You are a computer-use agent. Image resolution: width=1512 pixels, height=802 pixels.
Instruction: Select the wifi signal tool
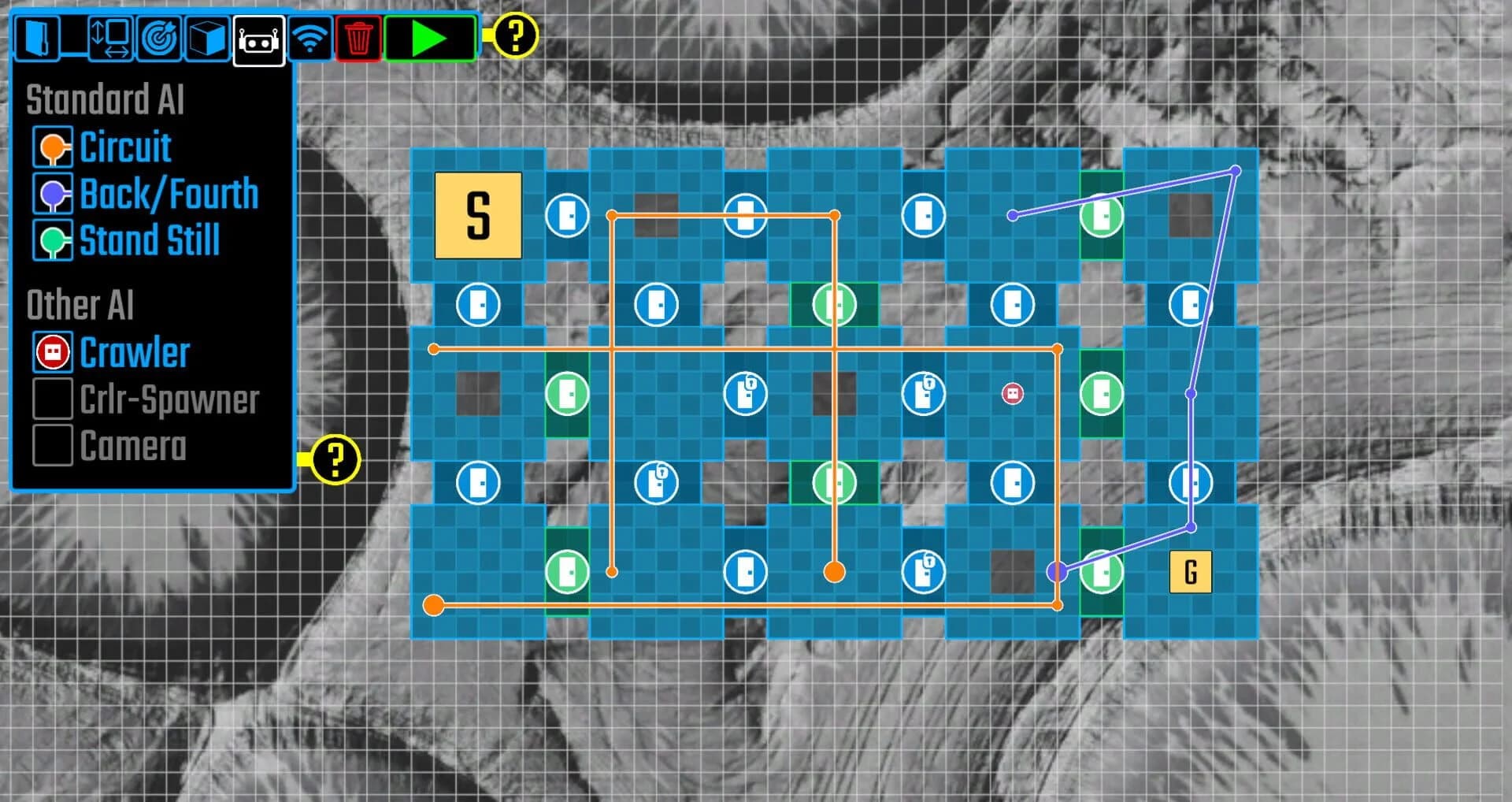pos(312,35)
